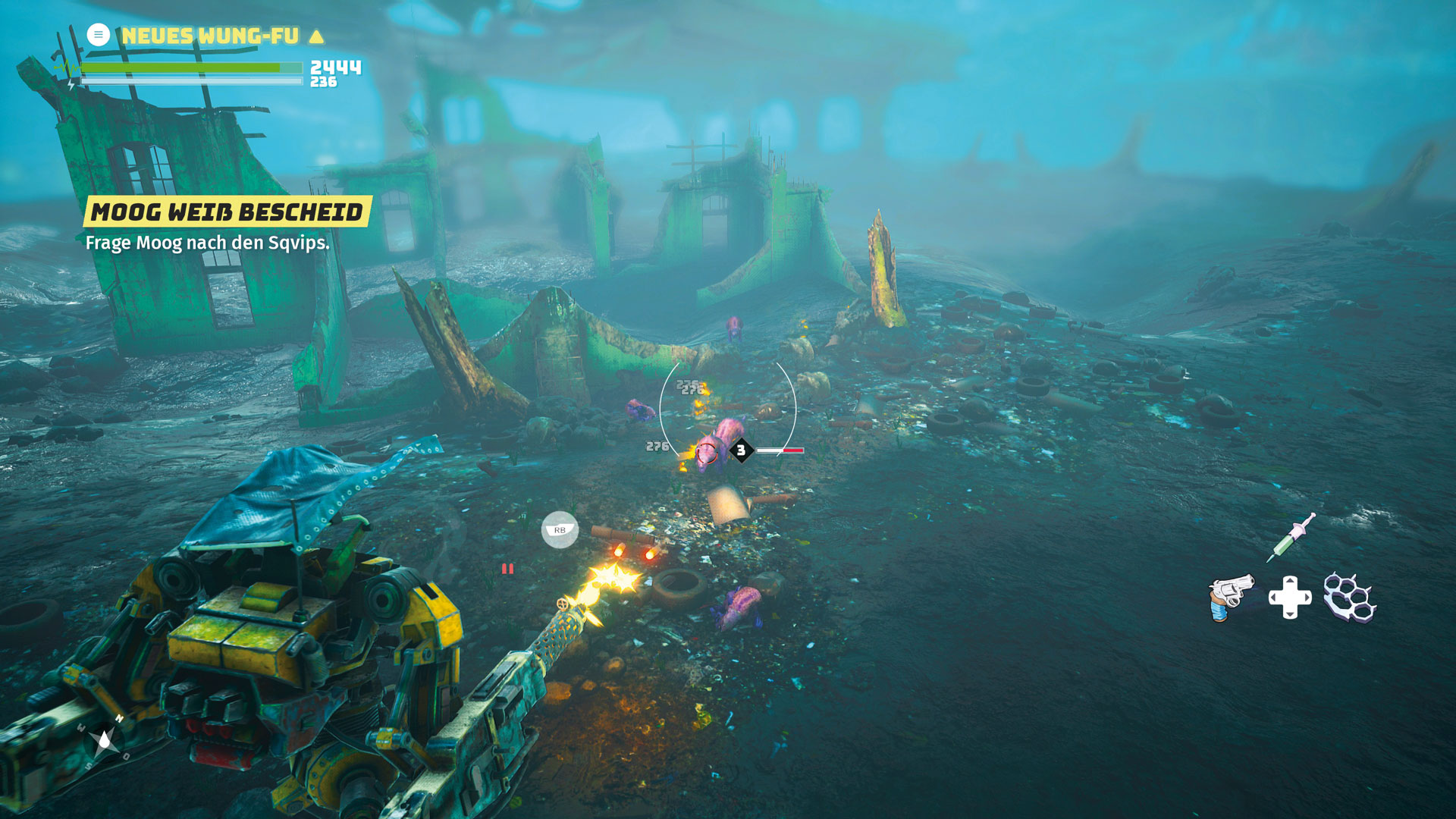
Task: Click the compass indicator
Action: 104,739
